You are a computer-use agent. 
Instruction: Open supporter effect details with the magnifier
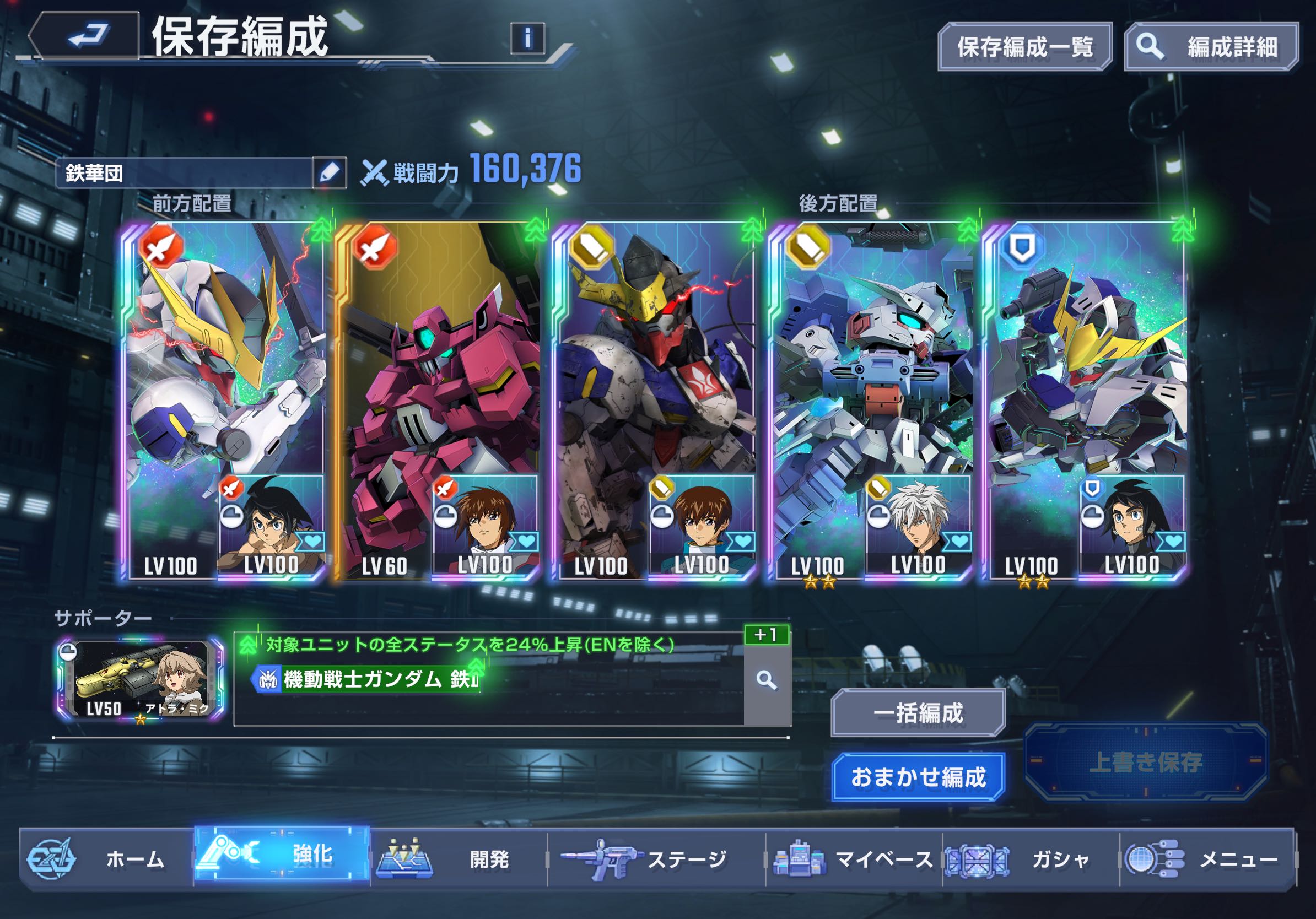[767, 680]
